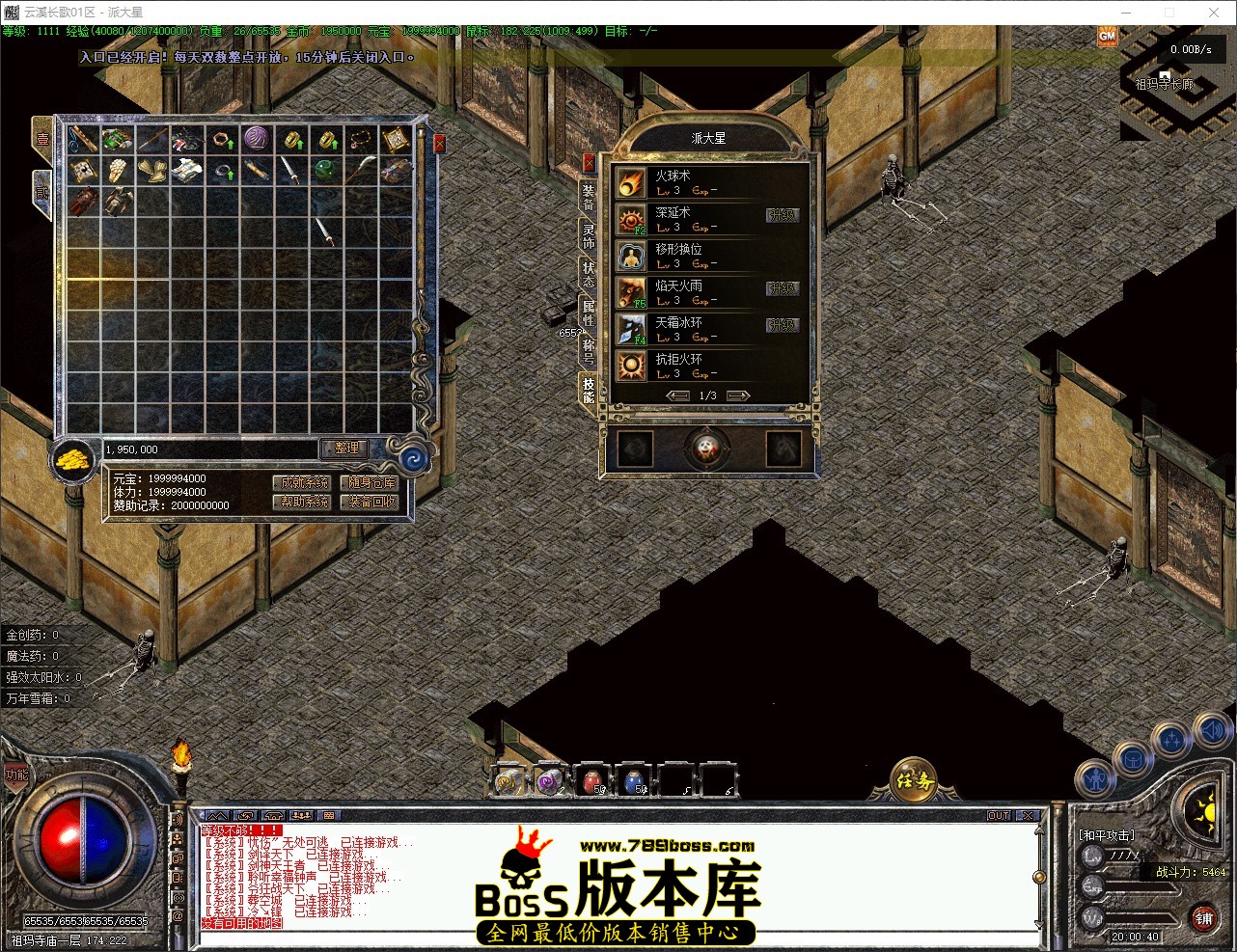Click the blue swirl icon on the bag panel
The height and width of the screenshot is (952, 1237).
tap(413, 459)
